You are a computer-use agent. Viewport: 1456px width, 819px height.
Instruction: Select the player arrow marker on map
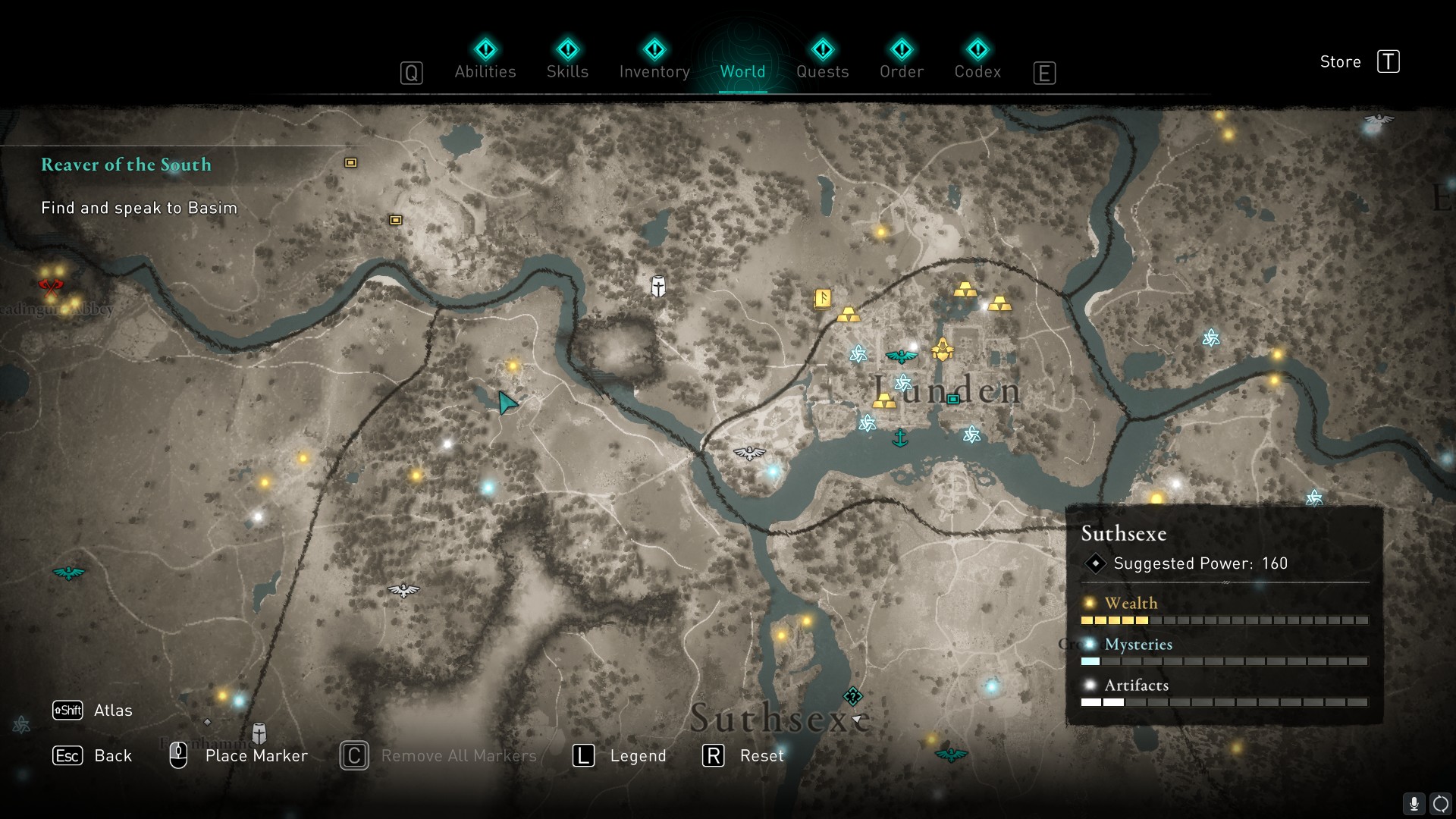[507, 402]
